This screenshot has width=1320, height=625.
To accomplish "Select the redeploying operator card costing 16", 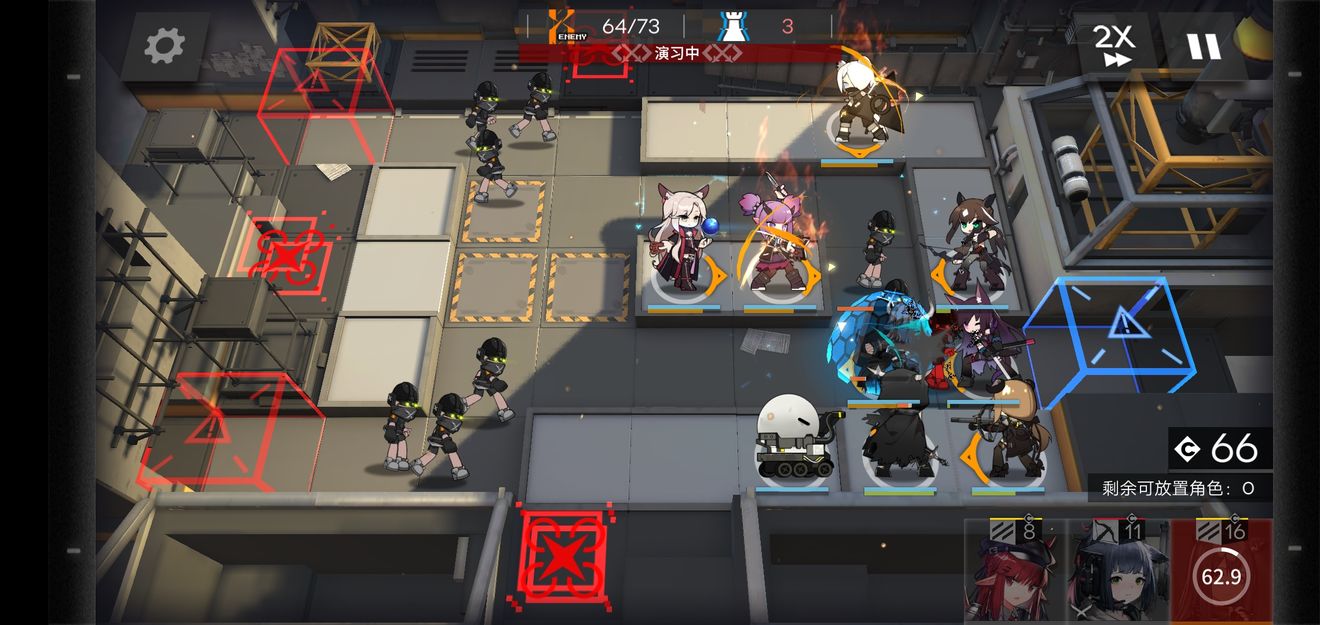I will [x=1221, y=574].
